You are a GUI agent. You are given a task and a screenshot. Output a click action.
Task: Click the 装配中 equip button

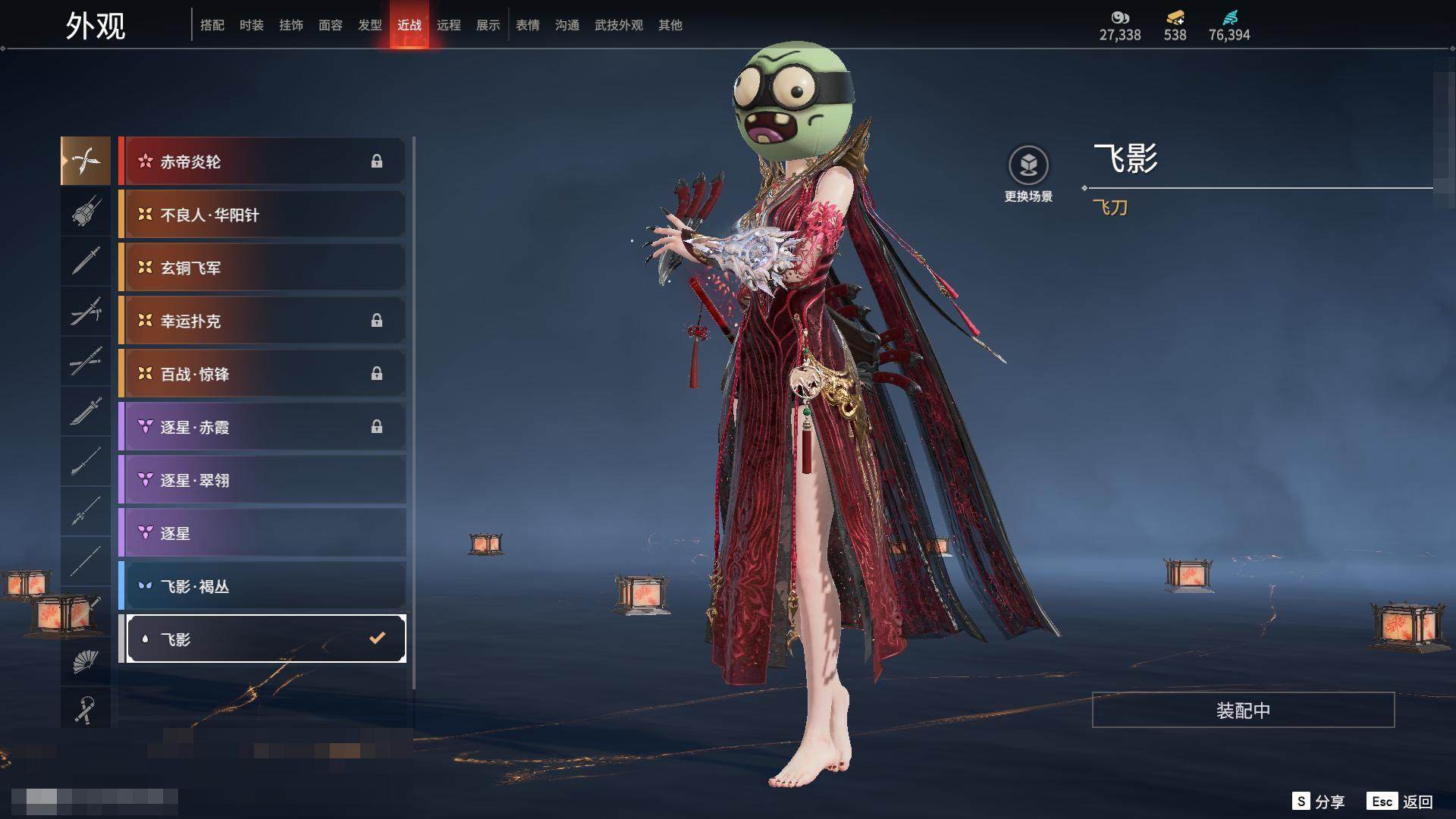click(1243, 711)
